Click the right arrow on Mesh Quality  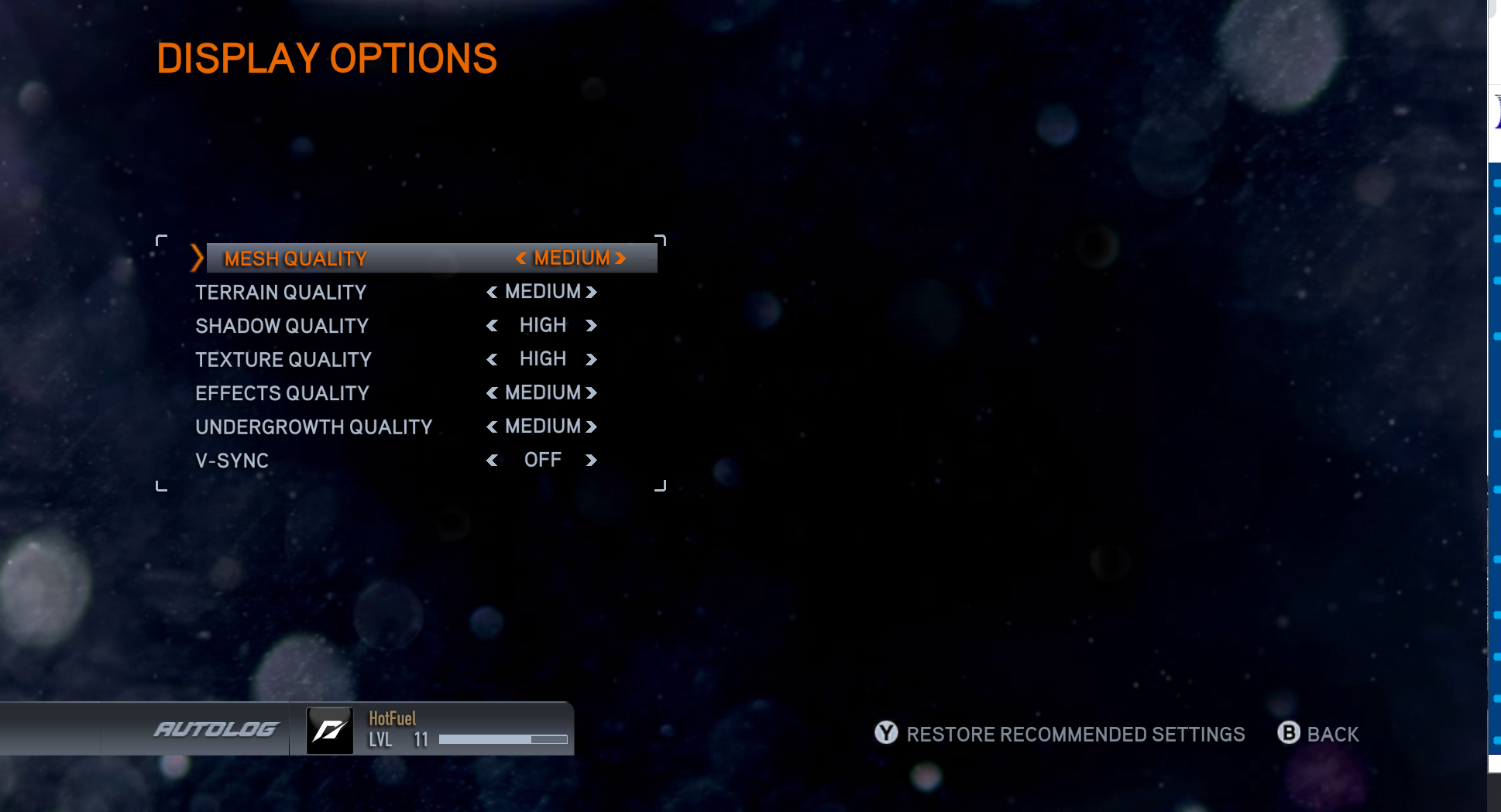(x=620, y=258)
